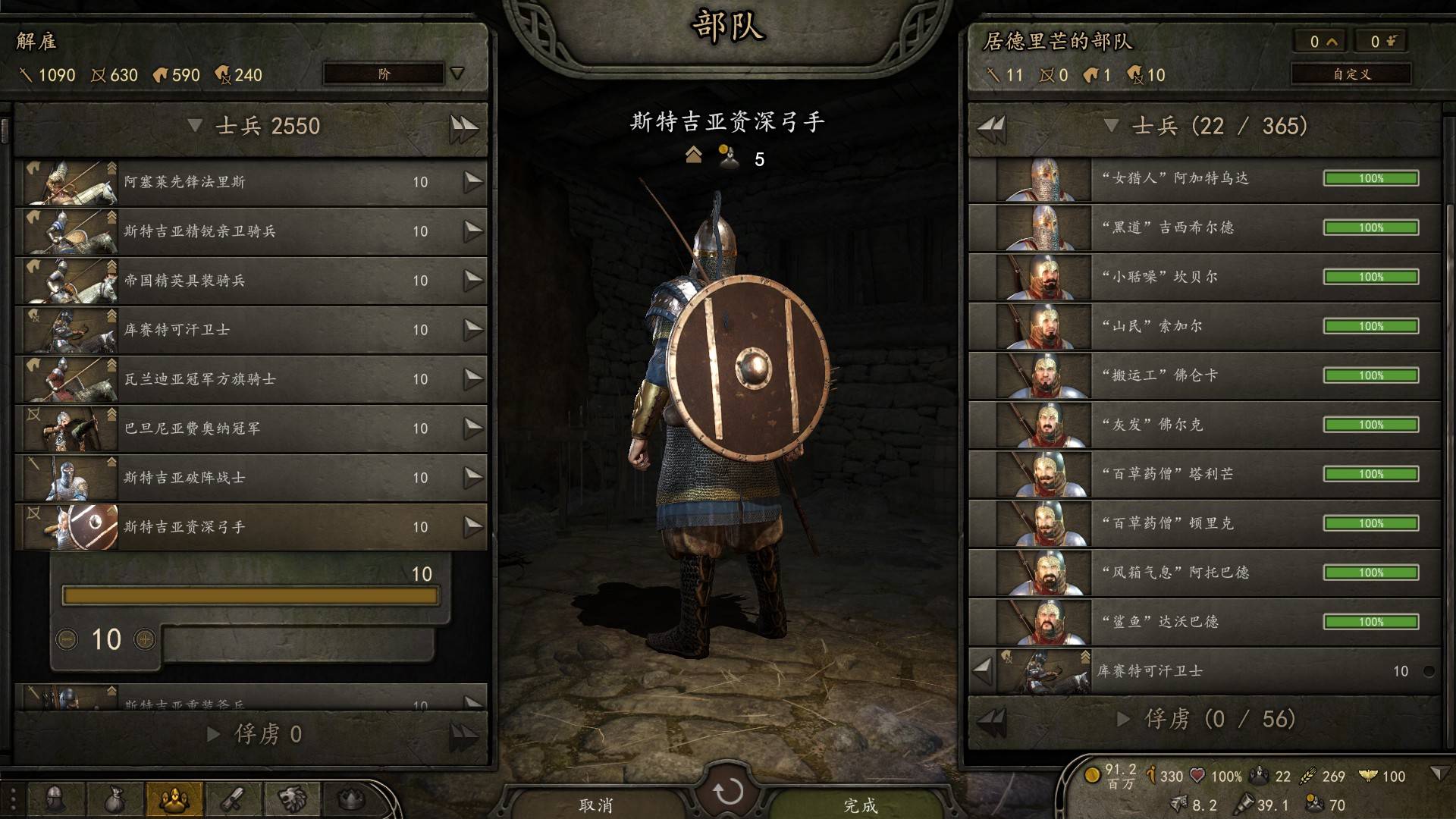Choose the 巴旦尼亚费奥纳冠军 troop row
The width and height of the screenshot is (1456, 819).
pos(250,428)
